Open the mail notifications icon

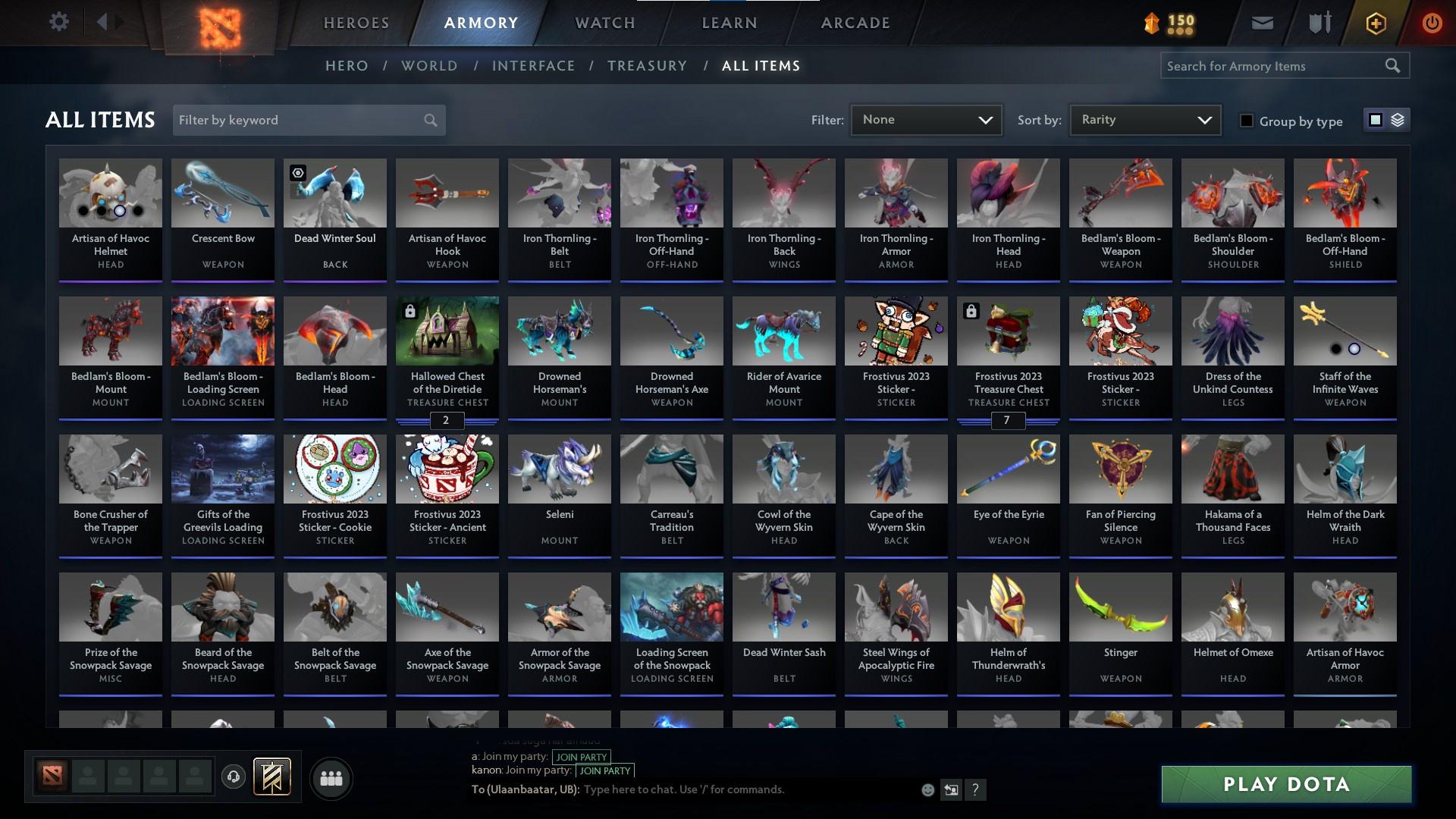point(1261,22)
